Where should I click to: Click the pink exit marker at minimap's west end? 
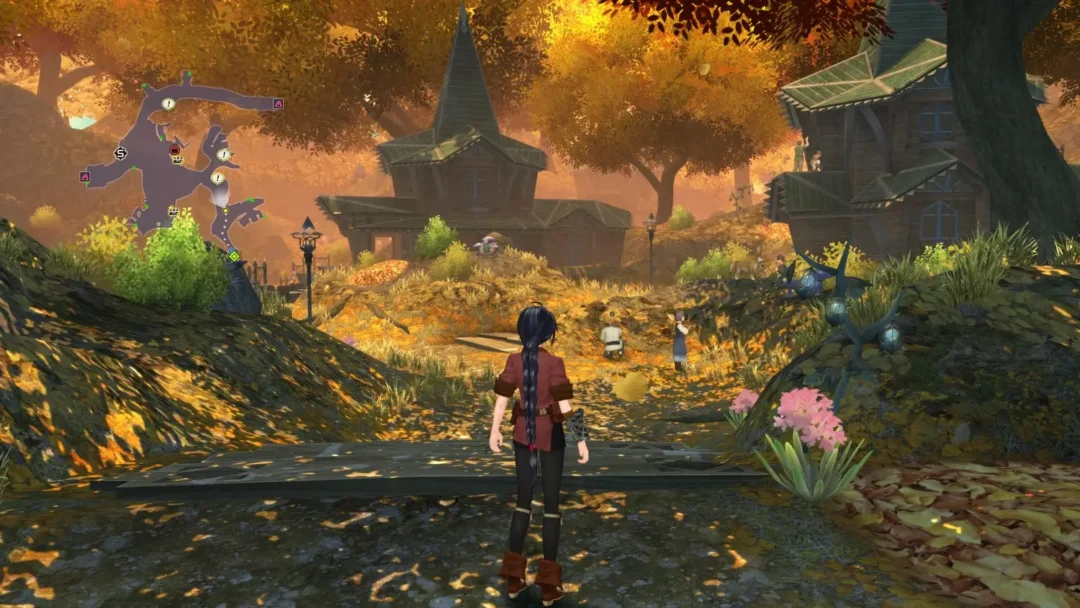(85, 176)
